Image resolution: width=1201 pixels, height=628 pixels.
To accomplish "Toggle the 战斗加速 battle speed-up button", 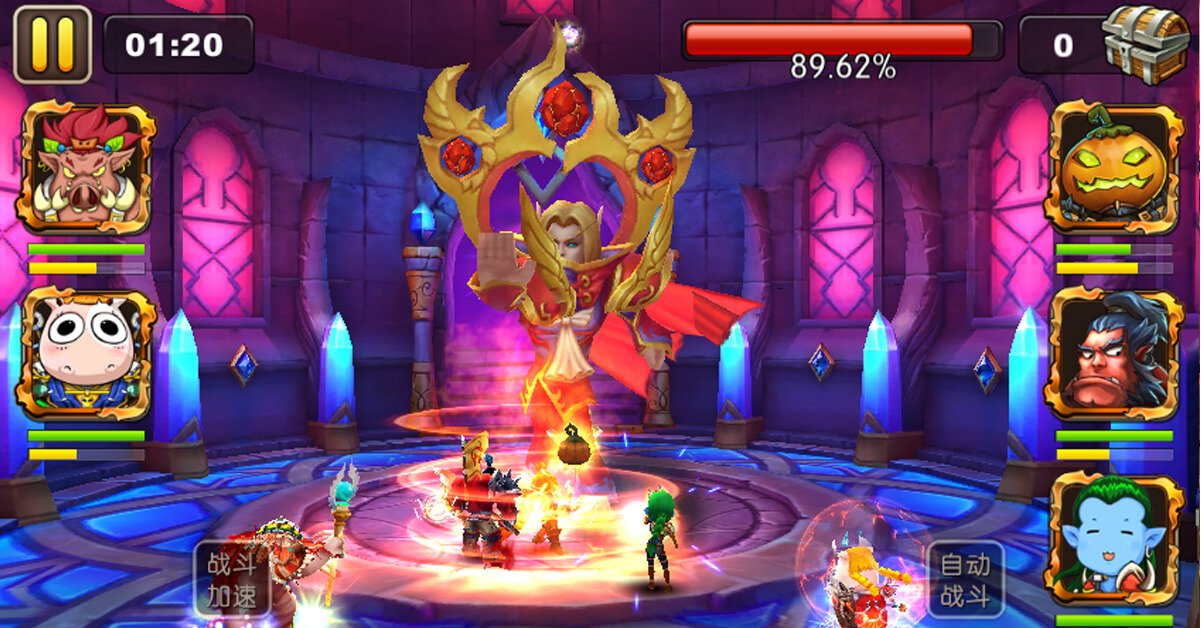I will 232,579.
